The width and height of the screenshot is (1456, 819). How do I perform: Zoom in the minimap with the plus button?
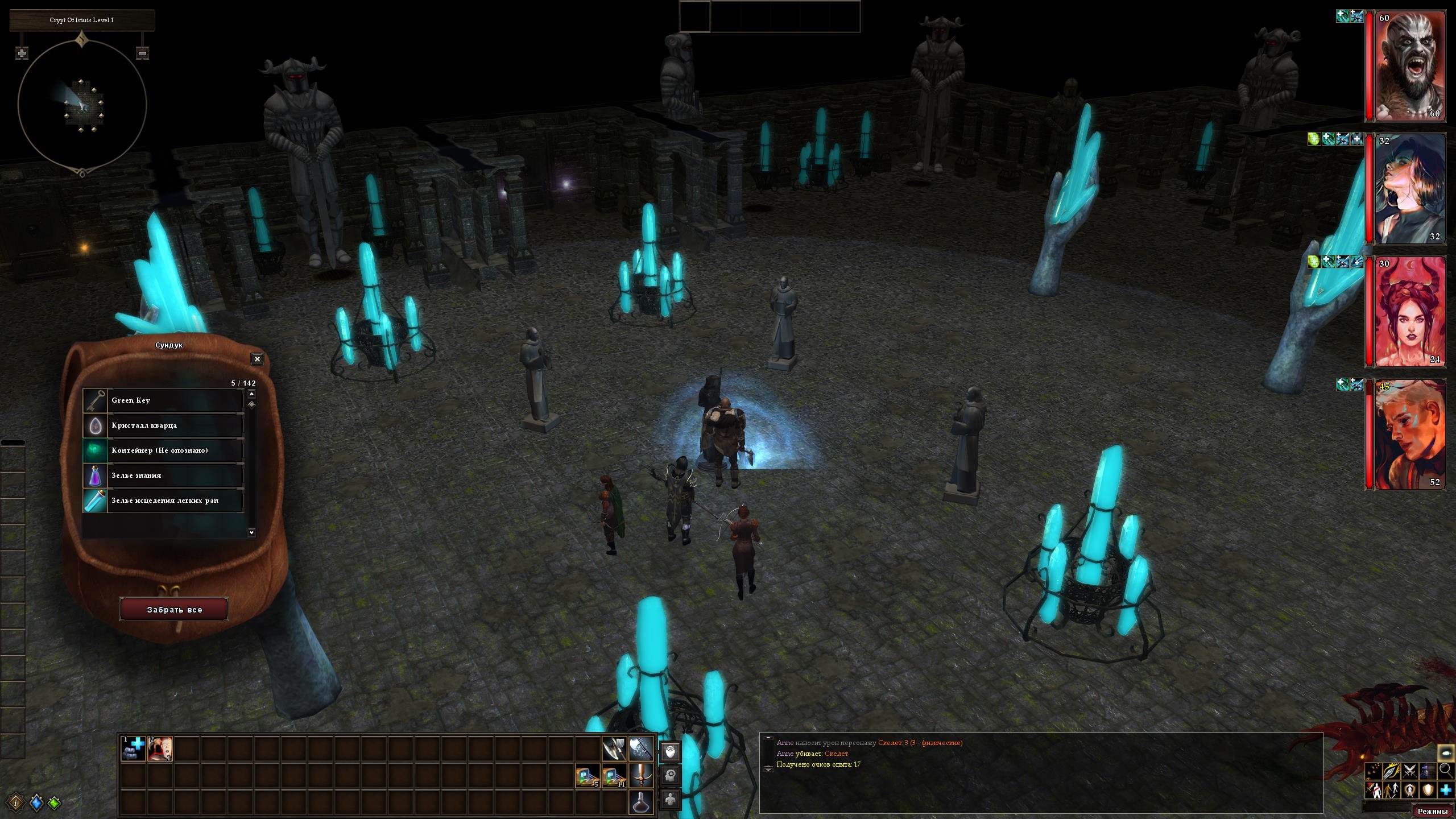[x=22, y=53]
